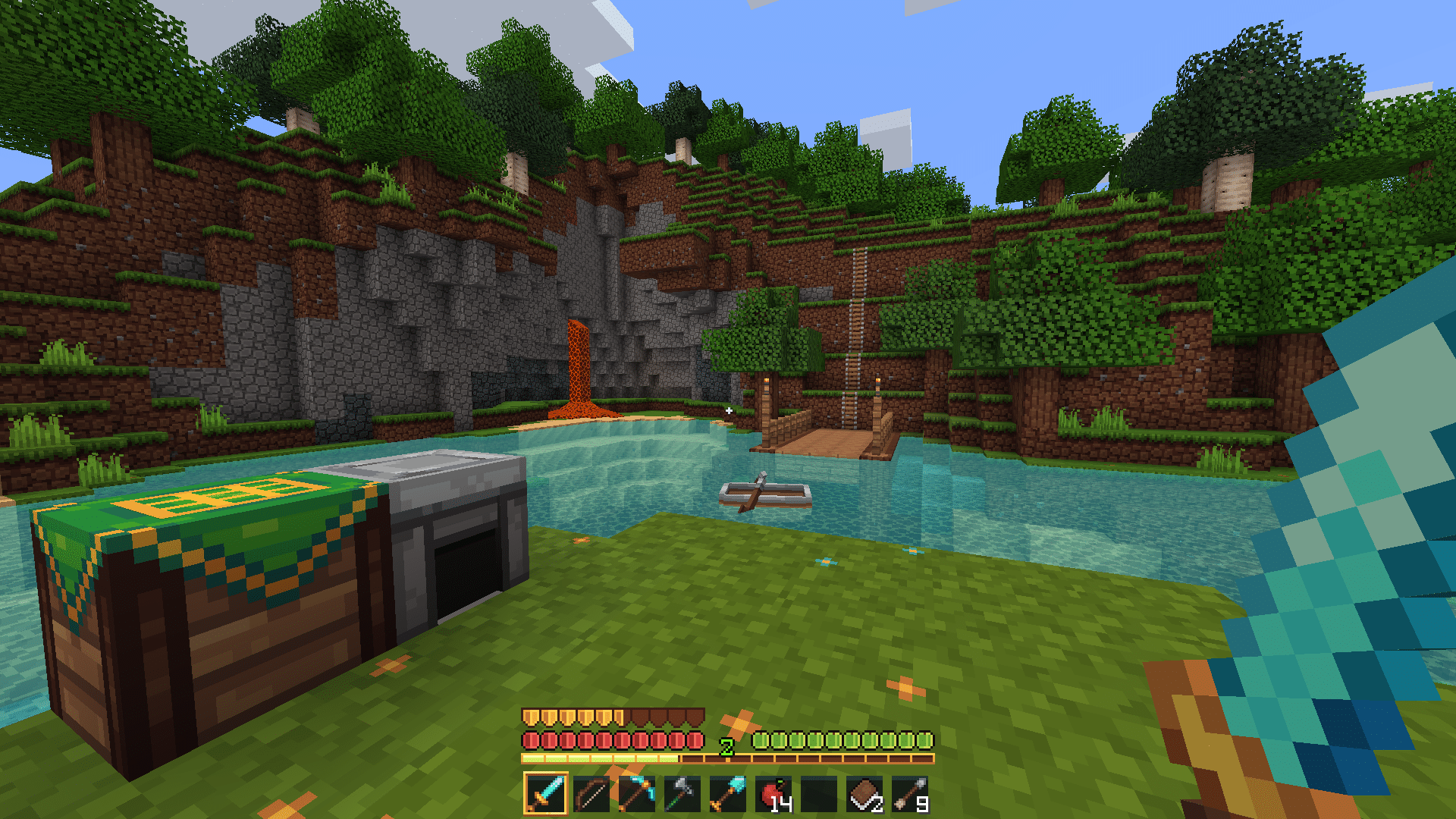The height and width of the screenshot is (819, 1456).
Task: Select the stack of 9 arrows
Action: pyautogui.click(x=910, y=794)
